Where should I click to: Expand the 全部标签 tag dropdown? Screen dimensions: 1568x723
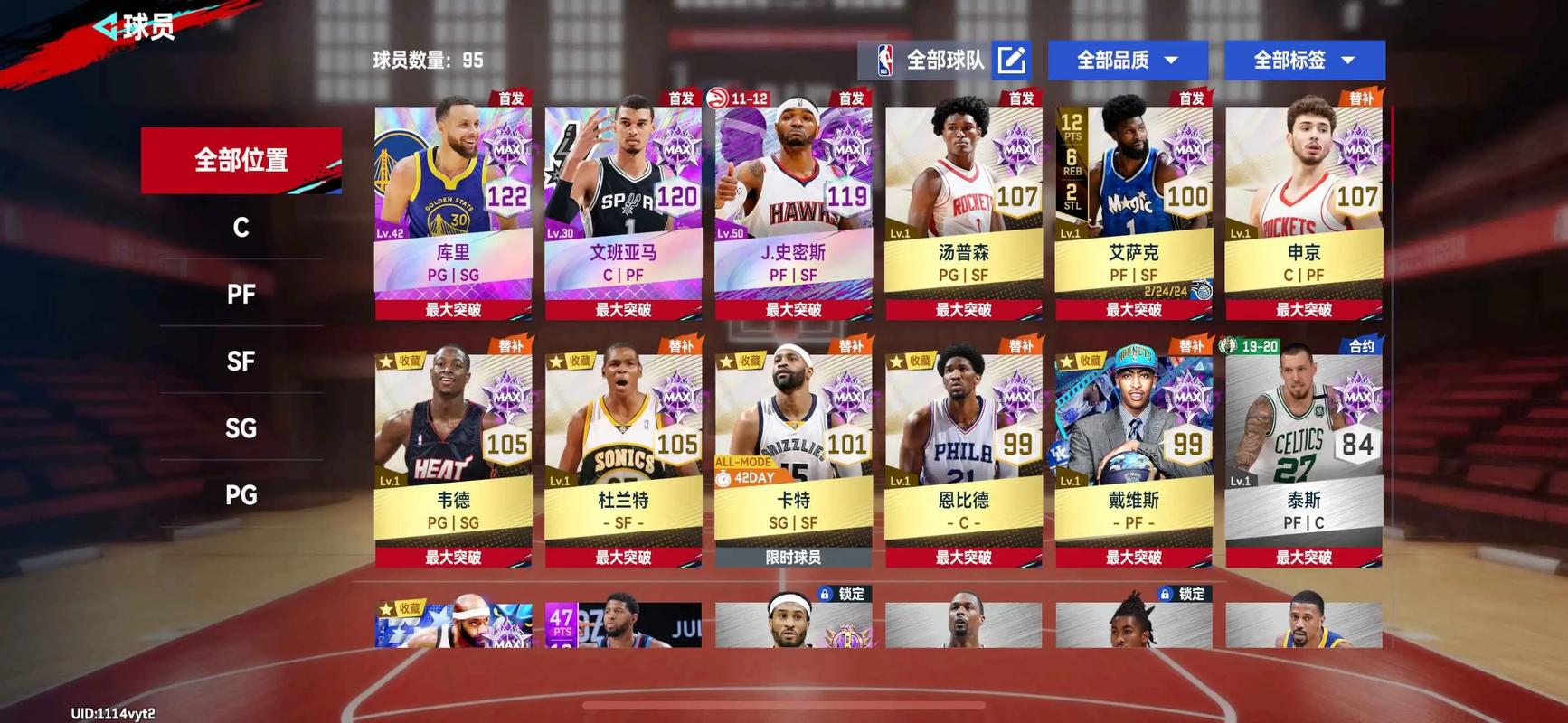(x=1304, y=61)
